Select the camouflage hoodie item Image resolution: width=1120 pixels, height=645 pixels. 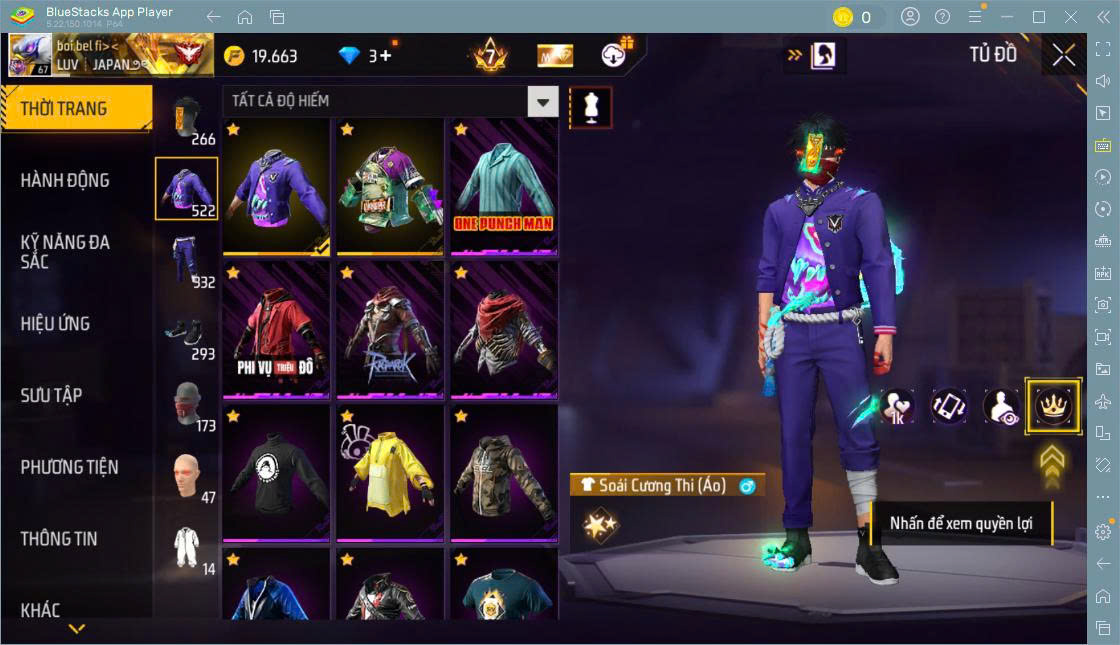(x=503, y=471)
